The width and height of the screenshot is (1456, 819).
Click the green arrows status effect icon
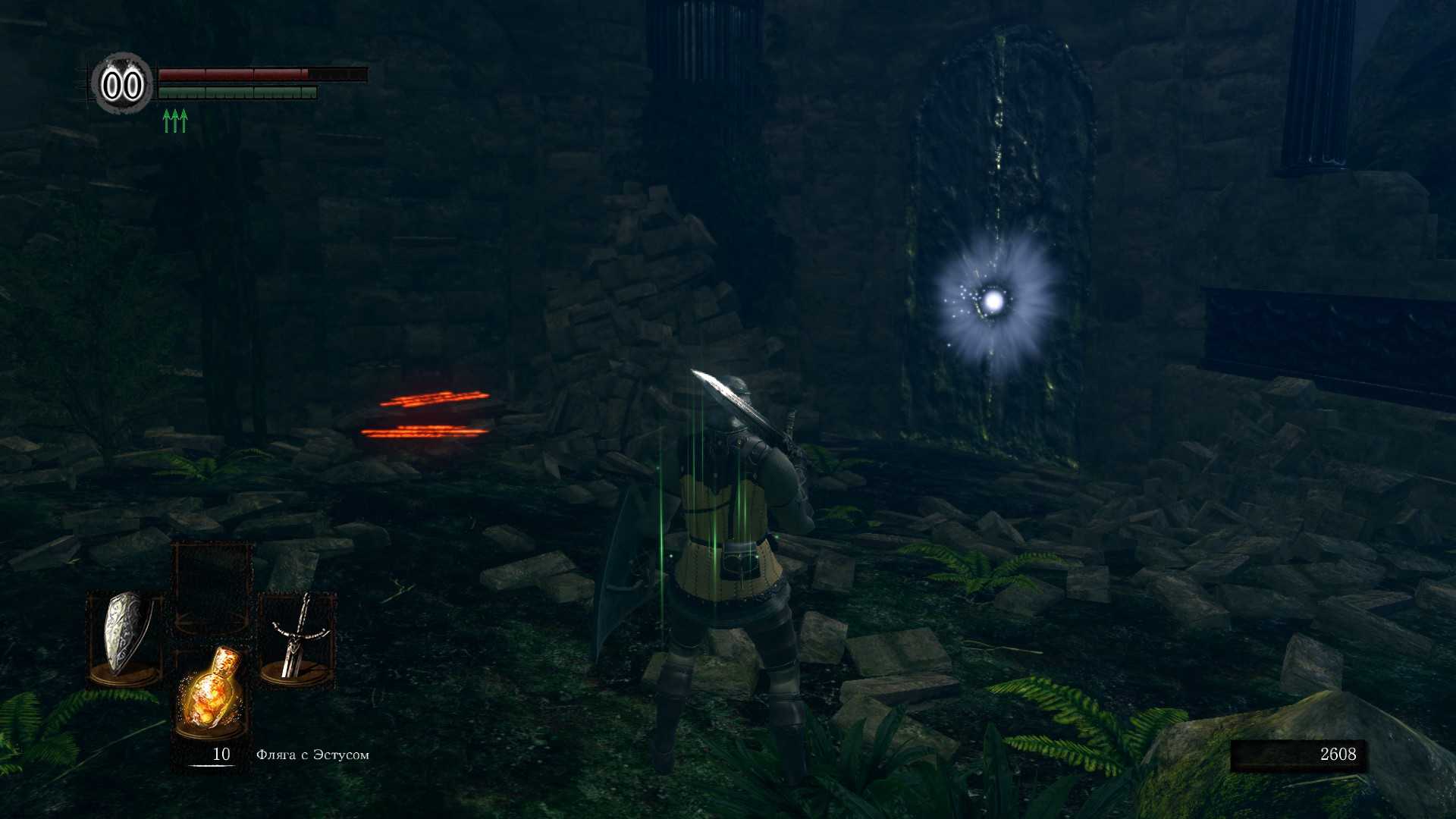click(175, 121)
